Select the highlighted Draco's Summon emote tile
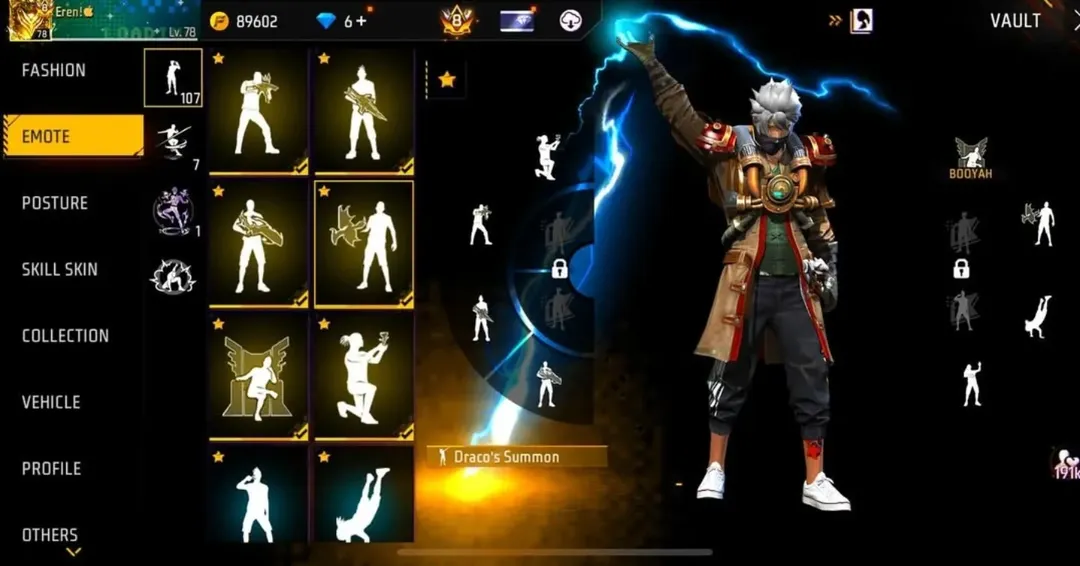The height and width of the screenshot is (566, 1080). pyautogui.click(x=364, y=243)
